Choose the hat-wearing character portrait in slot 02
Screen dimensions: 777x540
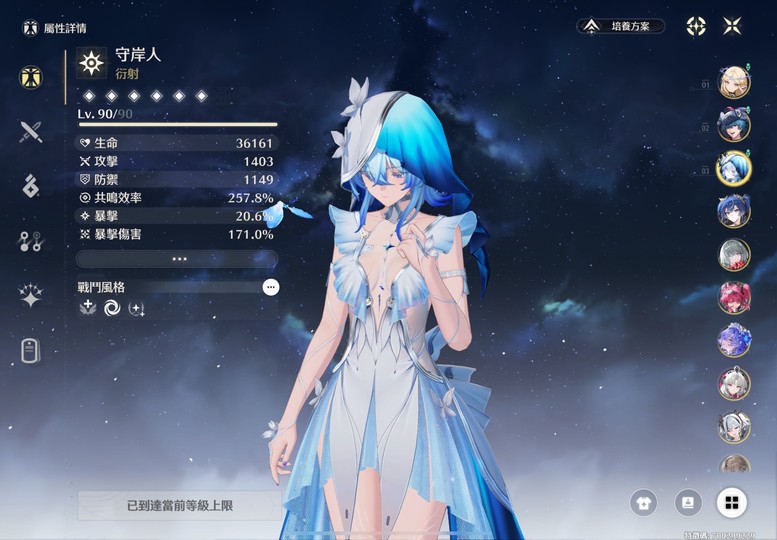(x=734, y=126)
